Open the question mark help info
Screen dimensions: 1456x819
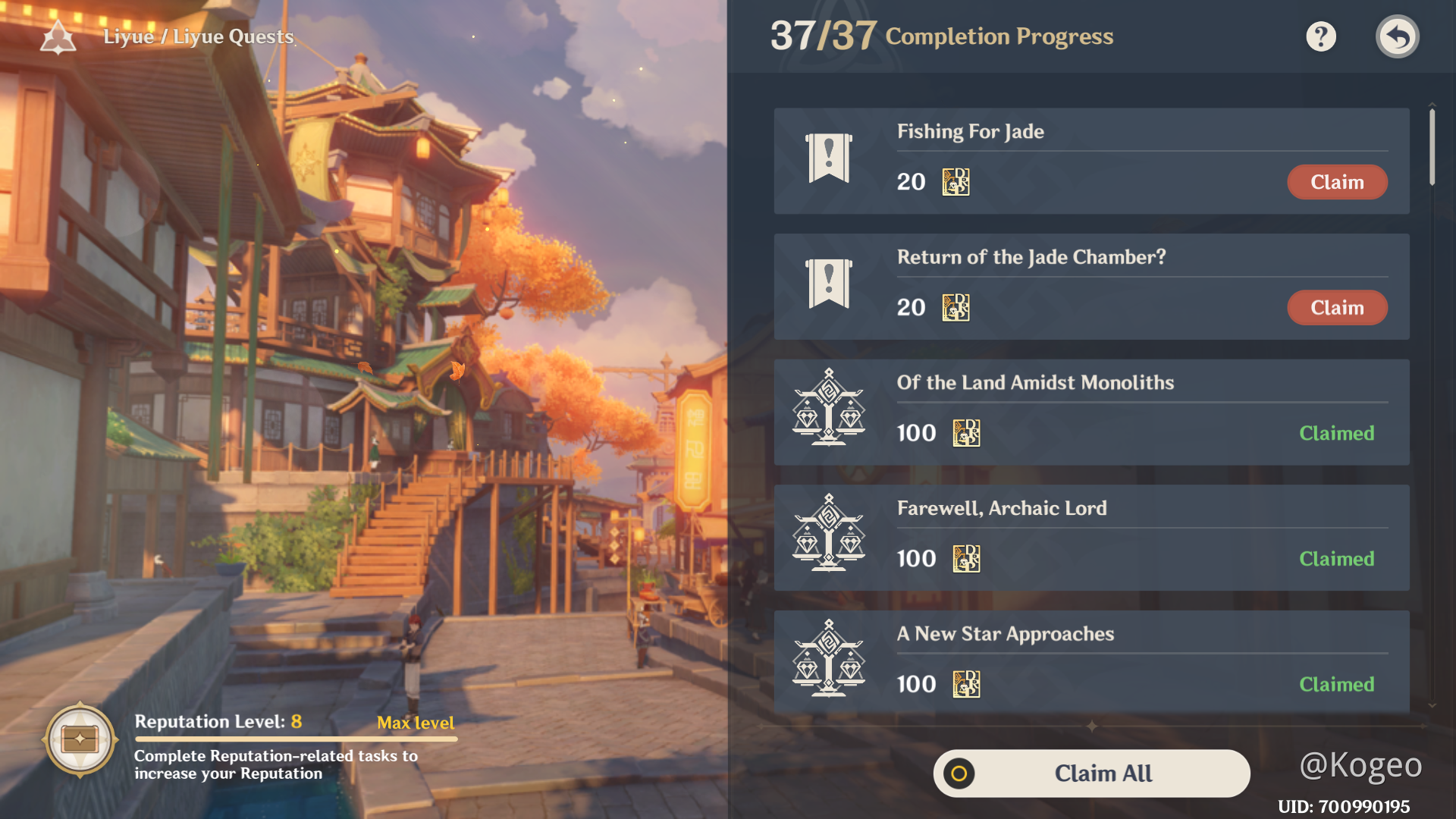pyautogui.click(x=1320, y=36)
